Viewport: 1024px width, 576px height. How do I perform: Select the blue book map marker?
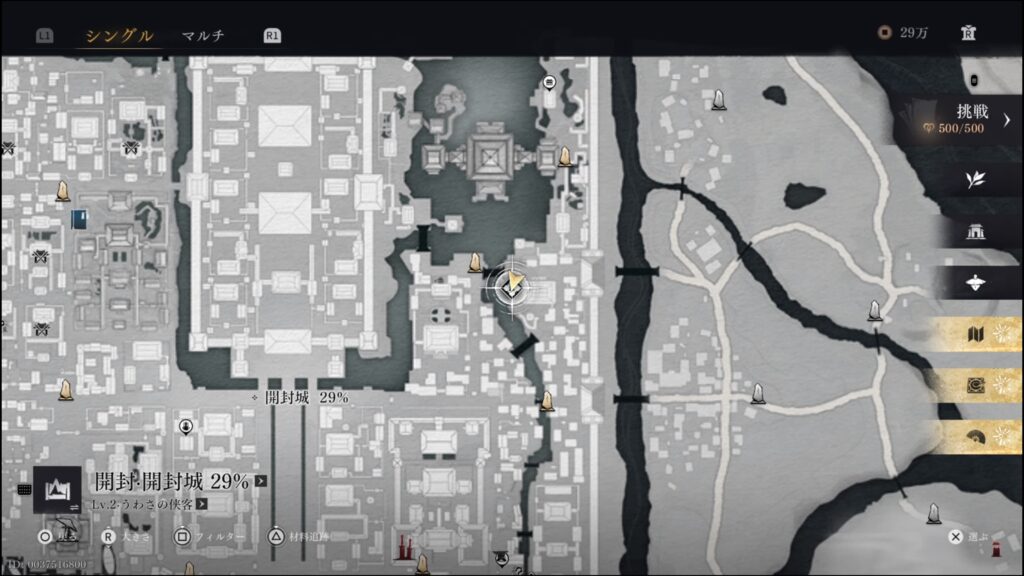point(79,219)
